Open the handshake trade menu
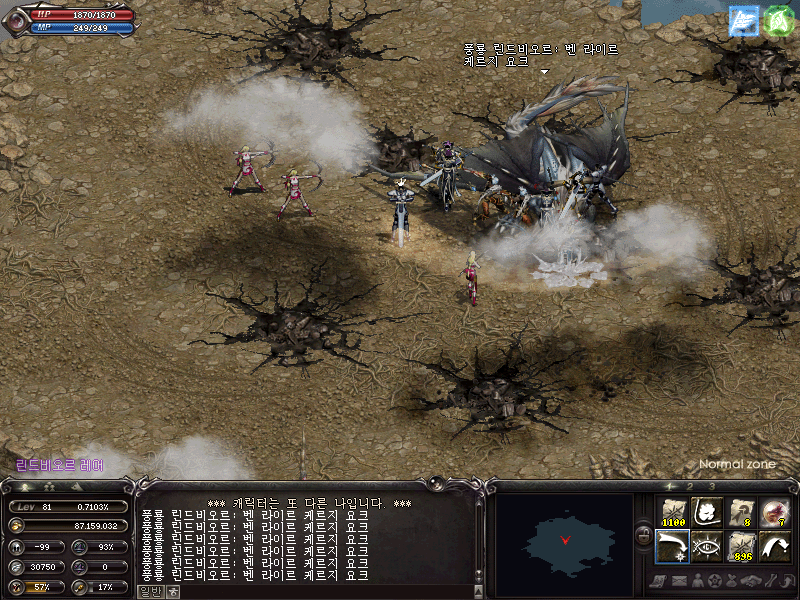The width and height of the screenshot is (800, 600). click(x=751, y=580)
